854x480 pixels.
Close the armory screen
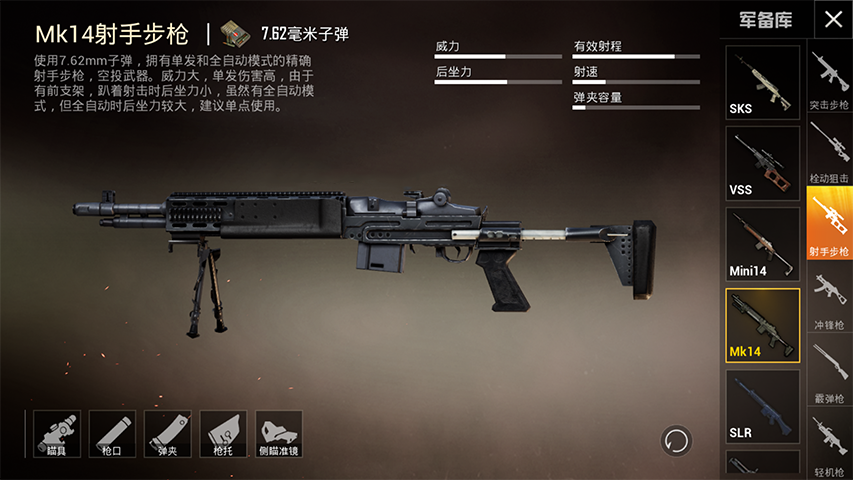point(832,19)
